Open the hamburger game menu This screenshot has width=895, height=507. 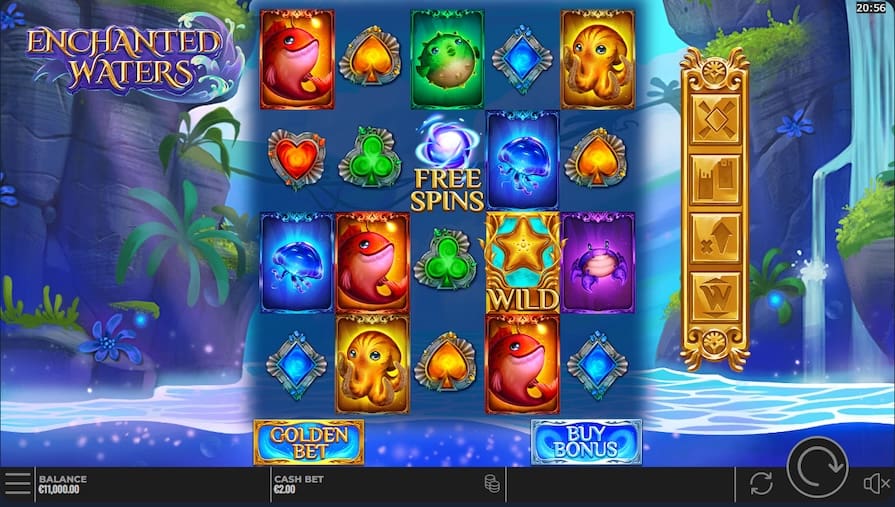tap(17, 484)
